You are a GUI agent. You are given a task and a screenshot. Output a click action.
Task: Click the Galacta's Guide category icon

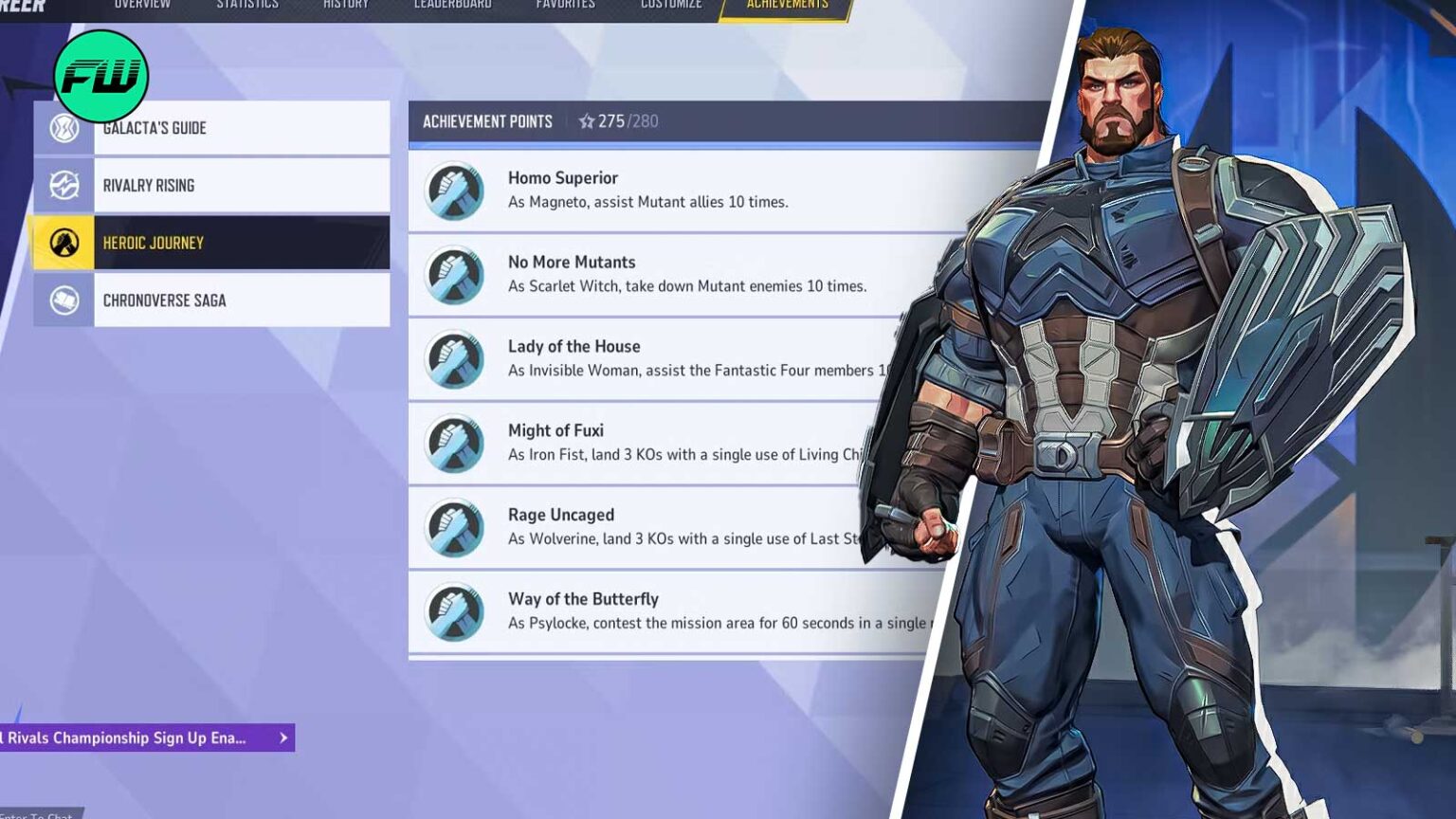tap(63, 127)
